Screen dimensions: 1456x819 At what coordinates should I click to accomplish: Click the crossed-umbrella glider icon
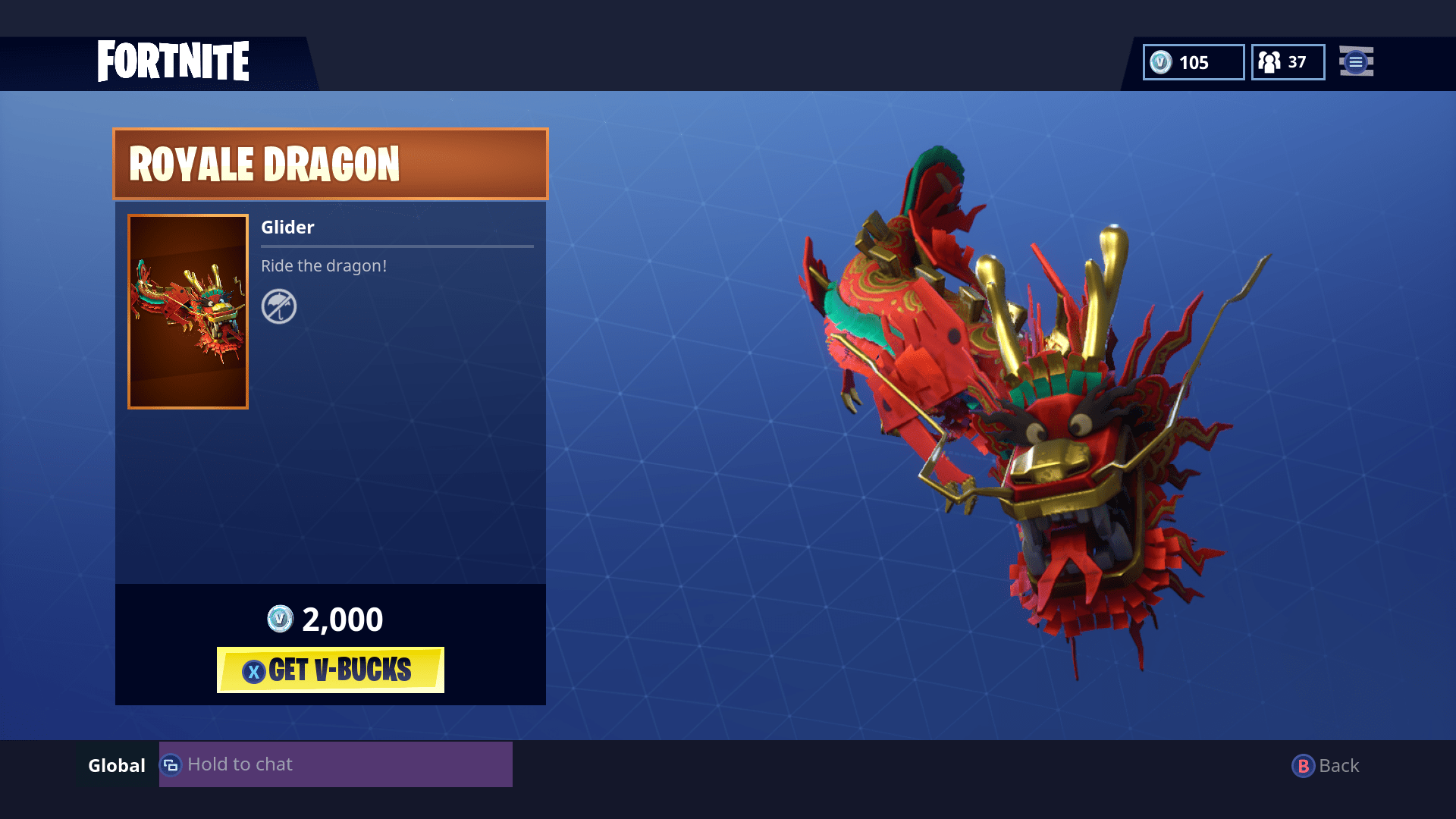(279, 307)
